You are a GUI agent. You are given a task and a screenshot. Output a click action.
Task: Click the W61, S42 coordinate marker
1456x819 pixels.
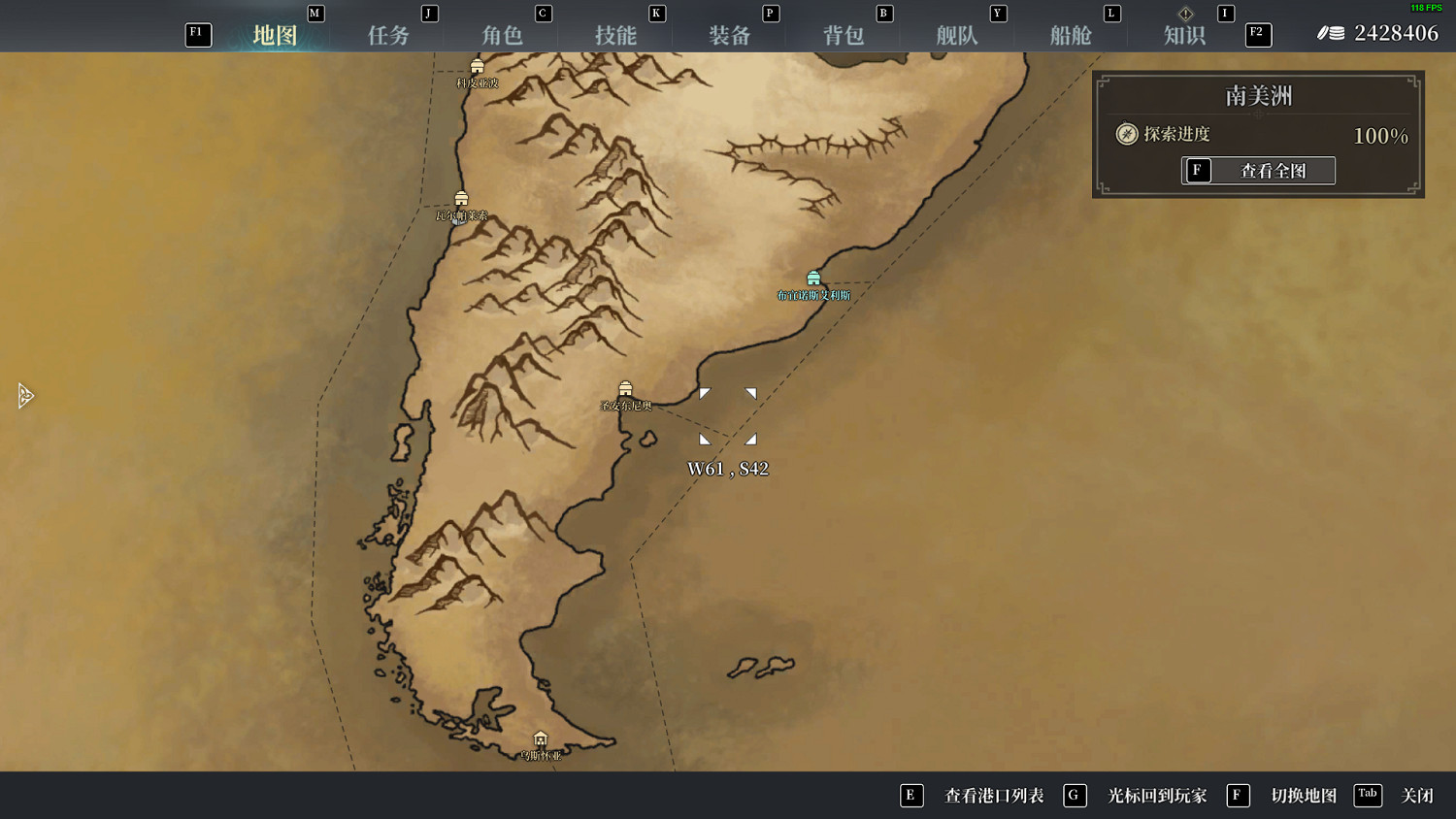(x=728, y=468)
